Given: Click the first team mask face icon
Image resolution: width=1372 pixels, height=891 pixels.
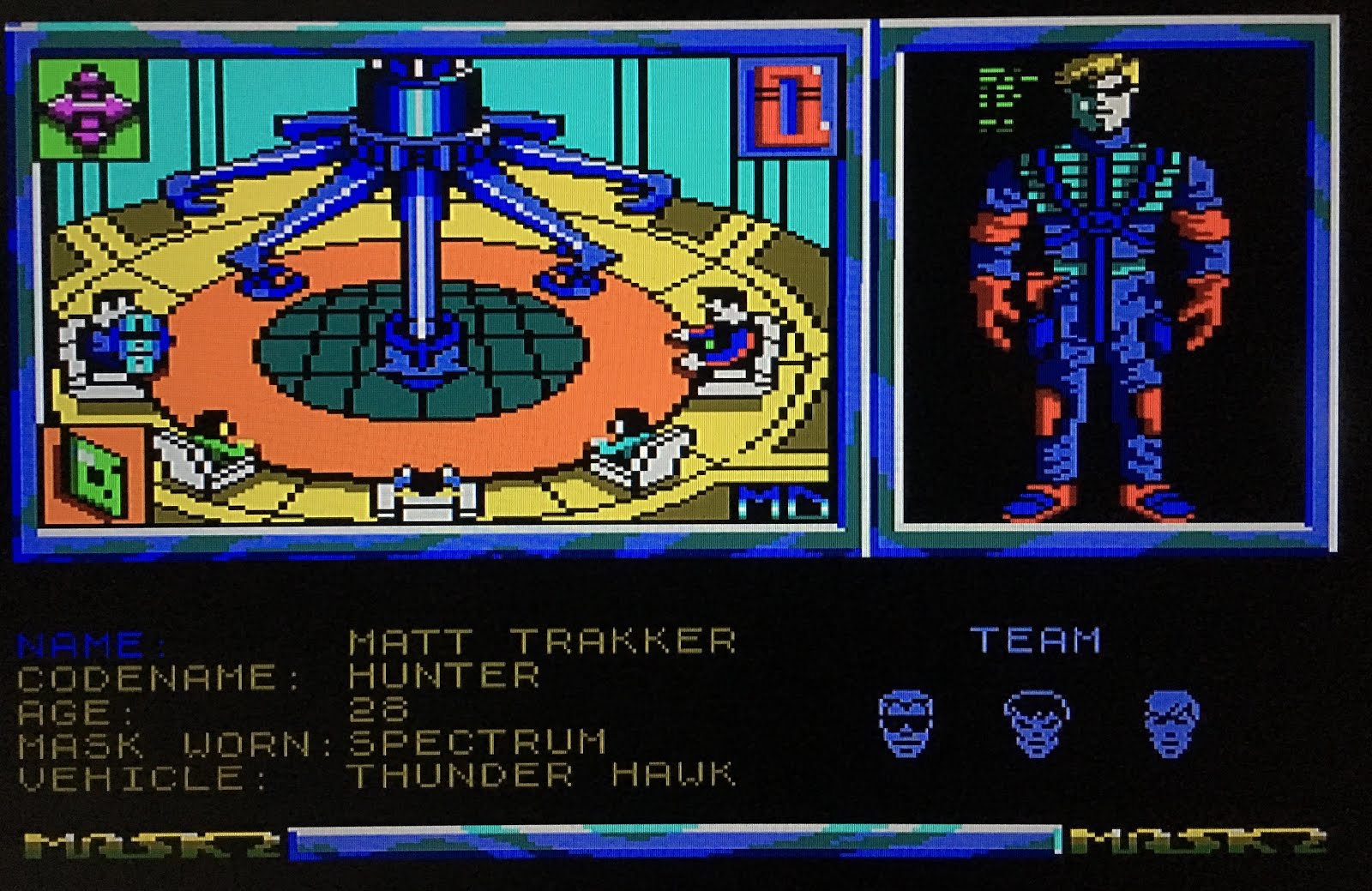Looking at the screenshot, I should click(905, 723).
